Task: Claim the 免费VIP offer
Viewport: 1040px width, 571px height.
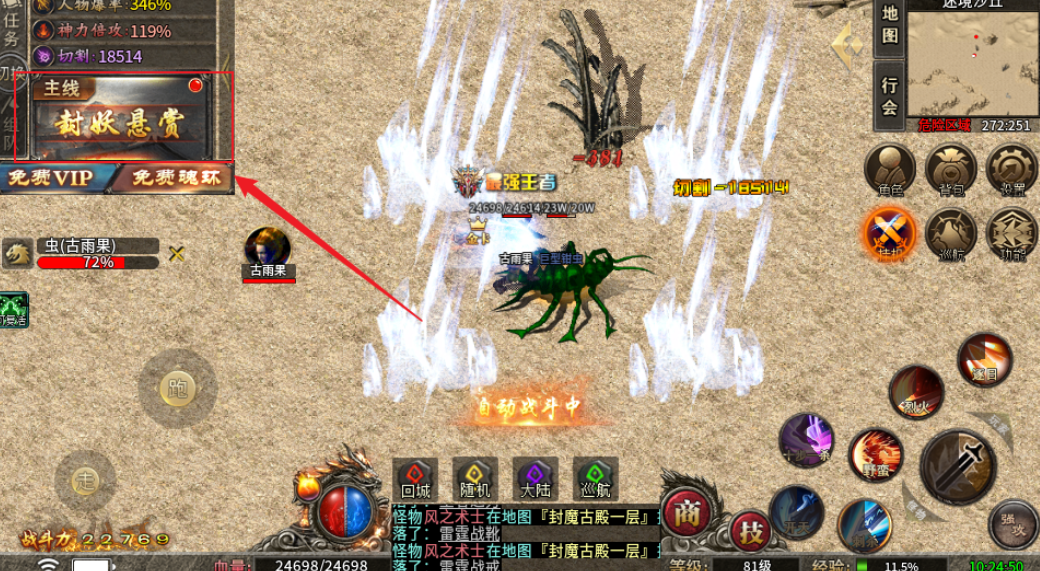Action: coord(50,178)
